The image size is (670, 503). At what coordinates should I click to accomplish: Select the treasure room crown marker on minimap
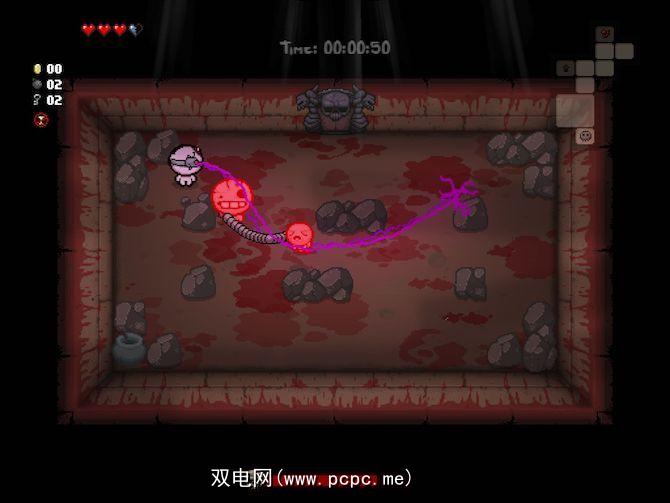coord(566,69)
